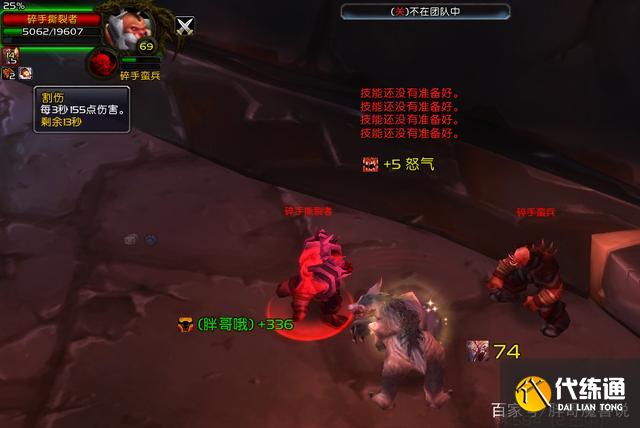Screen dimensions: 640x428
Task: Click the 不在团队中 raid status bar
Action: [x=425, y=11]
